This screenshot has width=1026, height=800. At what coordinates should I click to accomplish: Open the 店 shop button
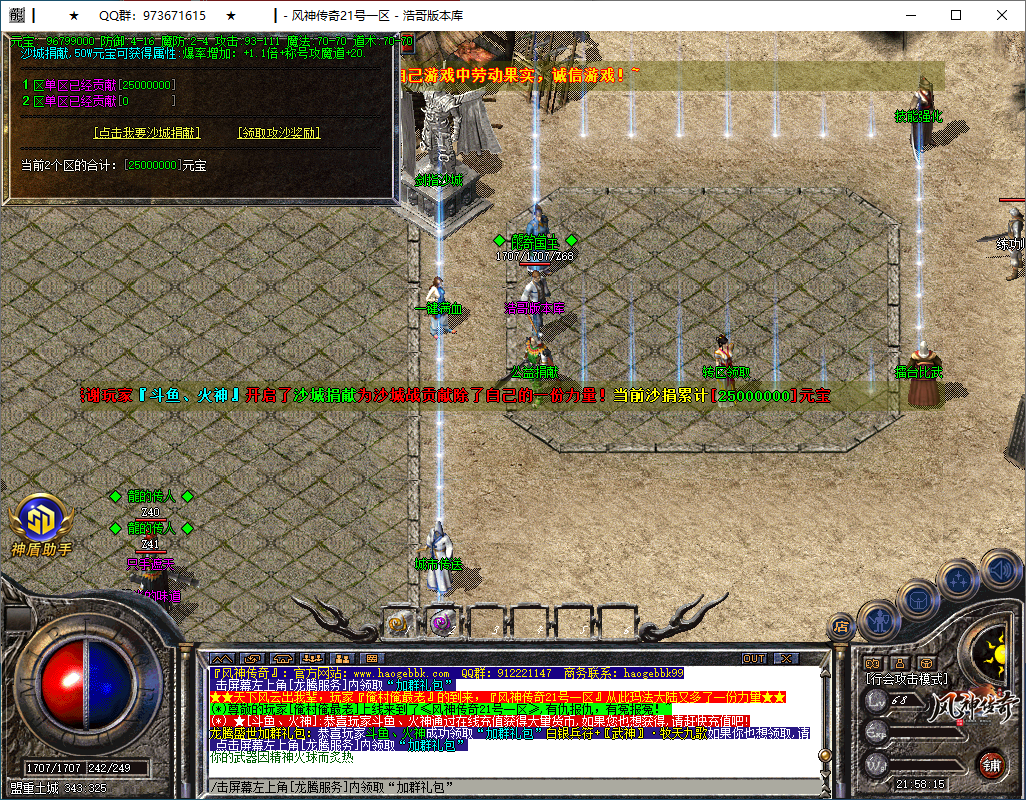(842, 626)
